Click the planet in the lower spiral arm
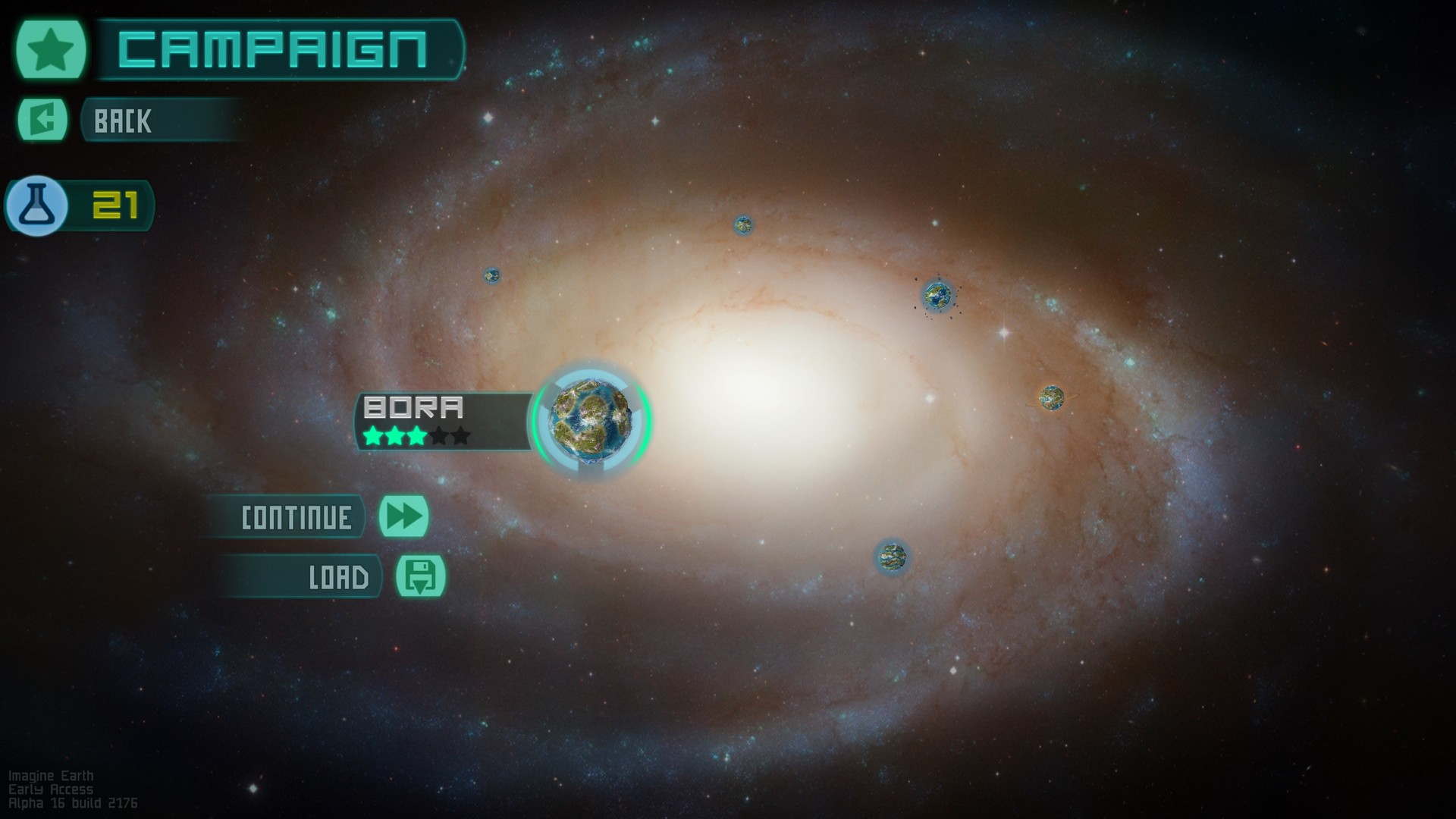Viewport: 1456px width, 819px height. pyautogui.click(x=891, y=556)
